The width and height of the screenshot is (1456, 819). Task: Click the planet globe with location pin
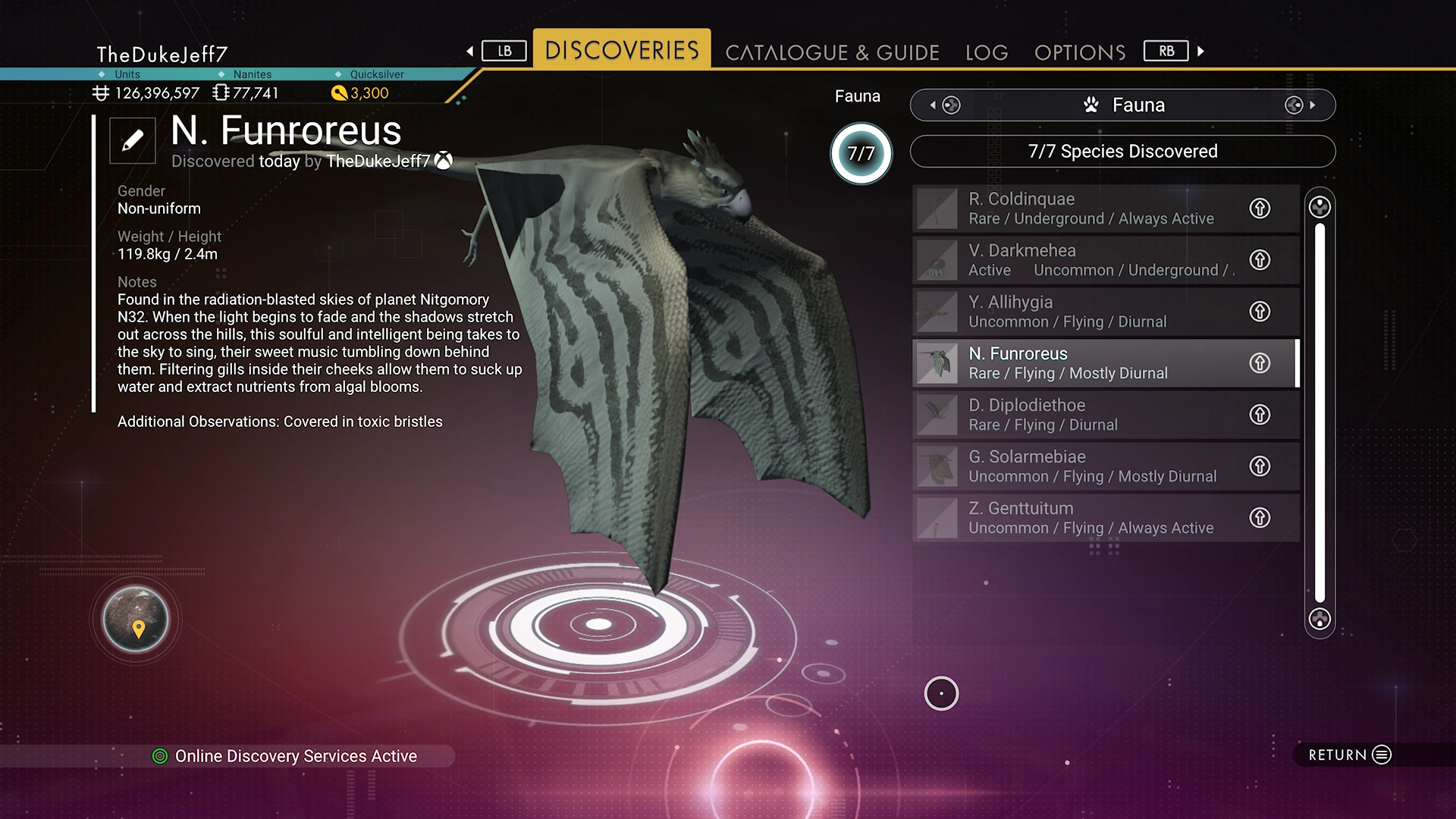click(136, 620)
